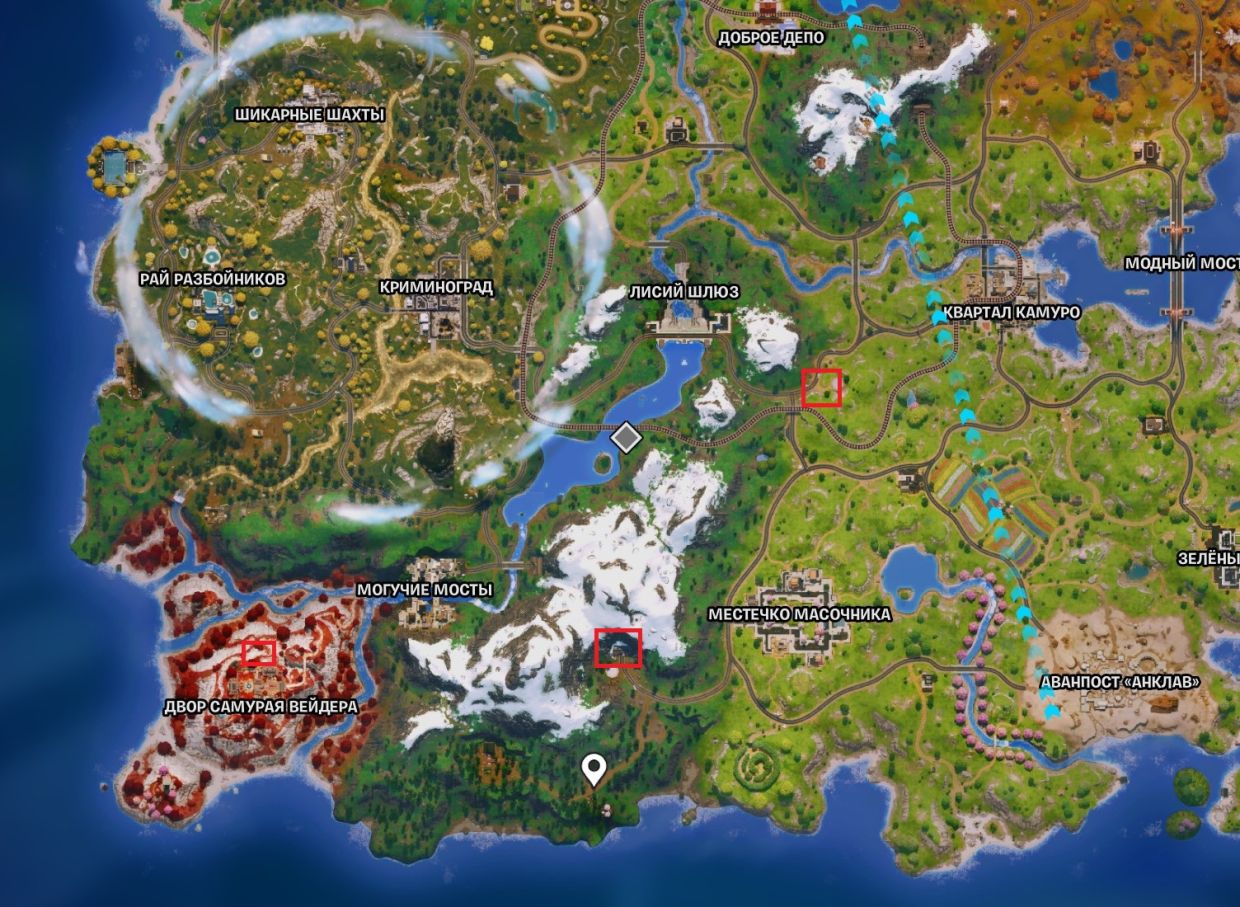The image size is (1240, 907).
Task: Select the Двор Самурая Вейдера location label
Action: [260, 707]
